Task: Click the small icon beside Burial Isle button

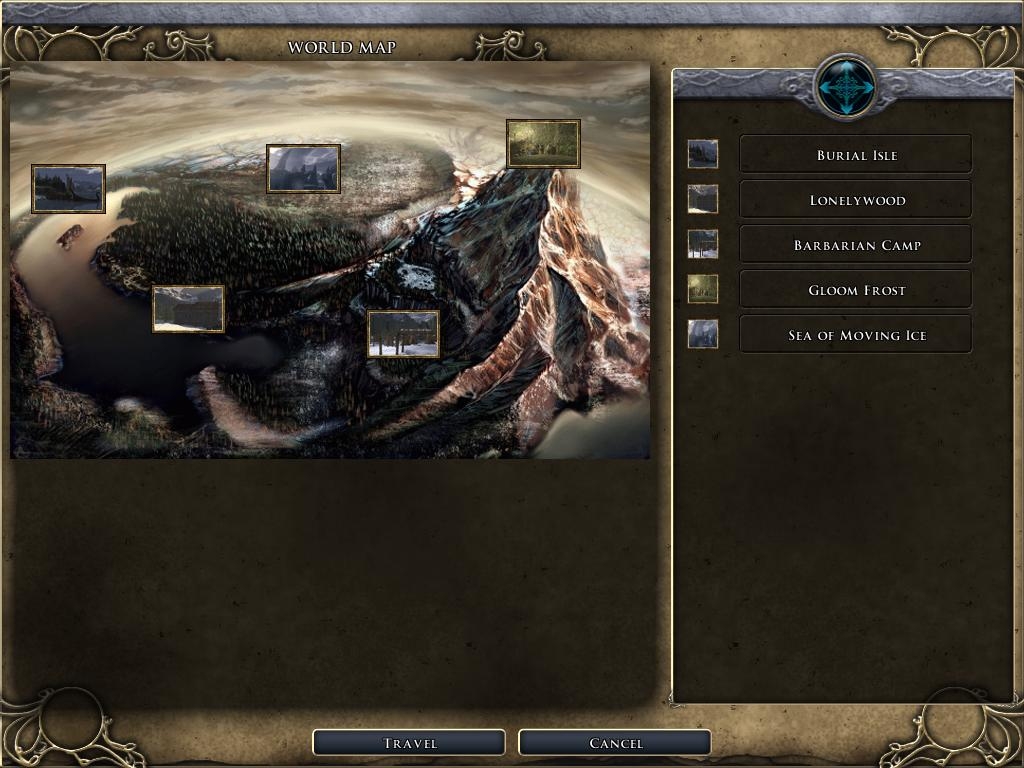Action: pyautogui.click(x=703, y=154)
